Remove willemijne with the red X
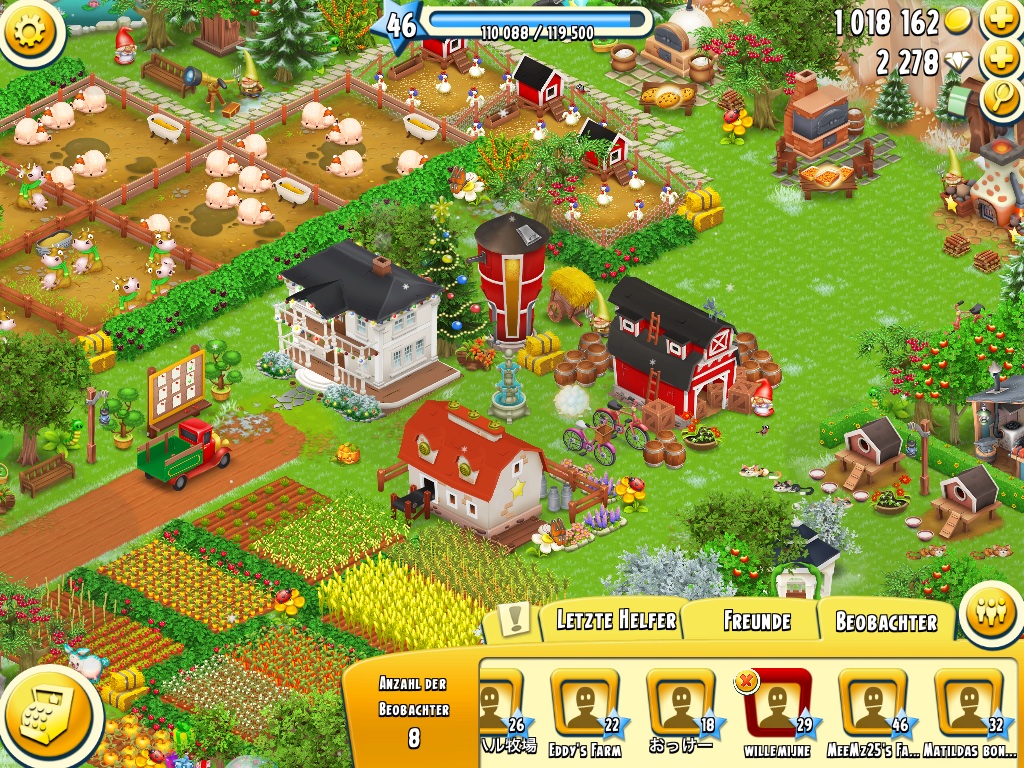The image size is (1024, 768). [x=747, y=681]
